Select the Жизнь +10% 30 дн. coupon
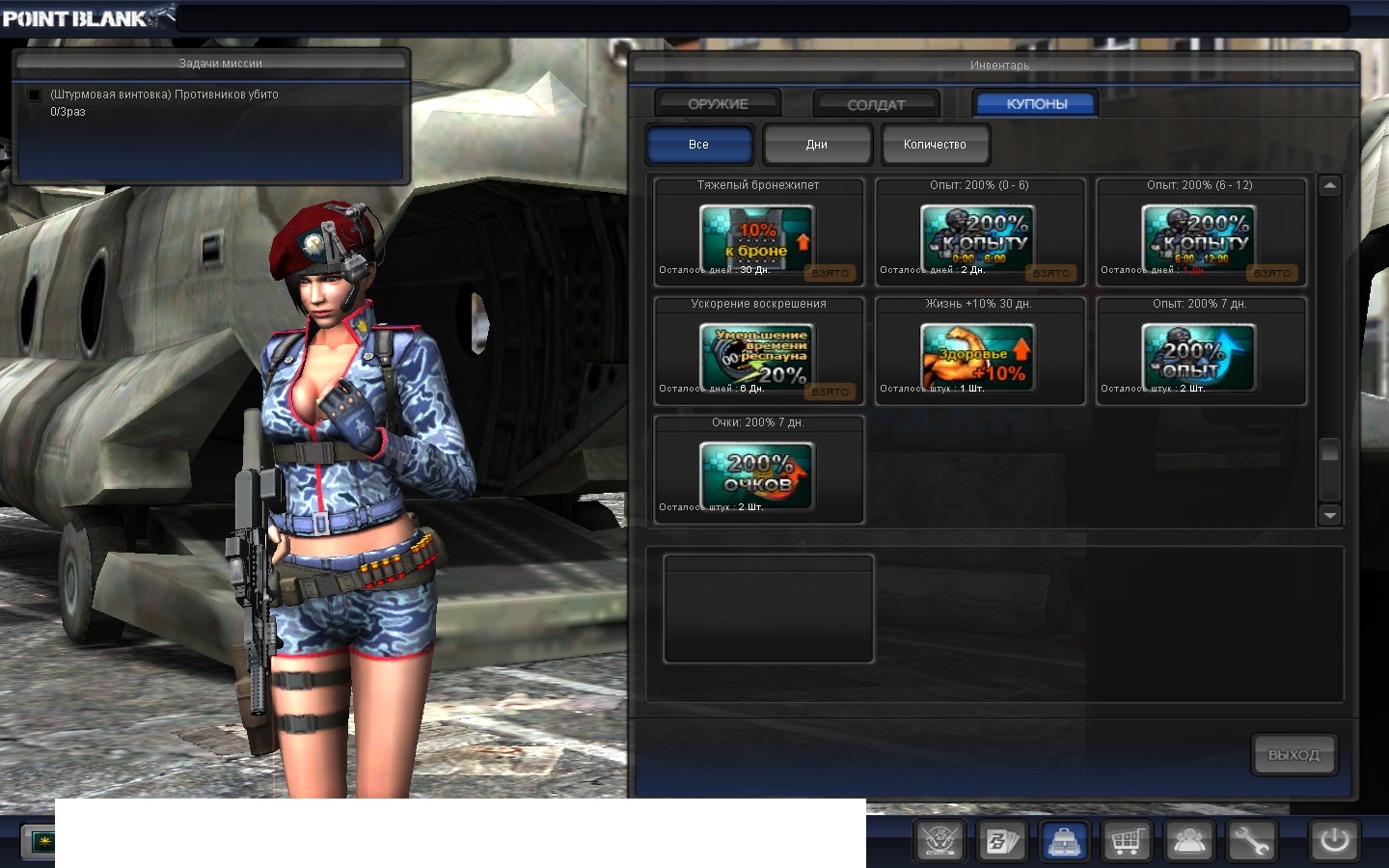The image size is (1389, 868). [979, 357]
